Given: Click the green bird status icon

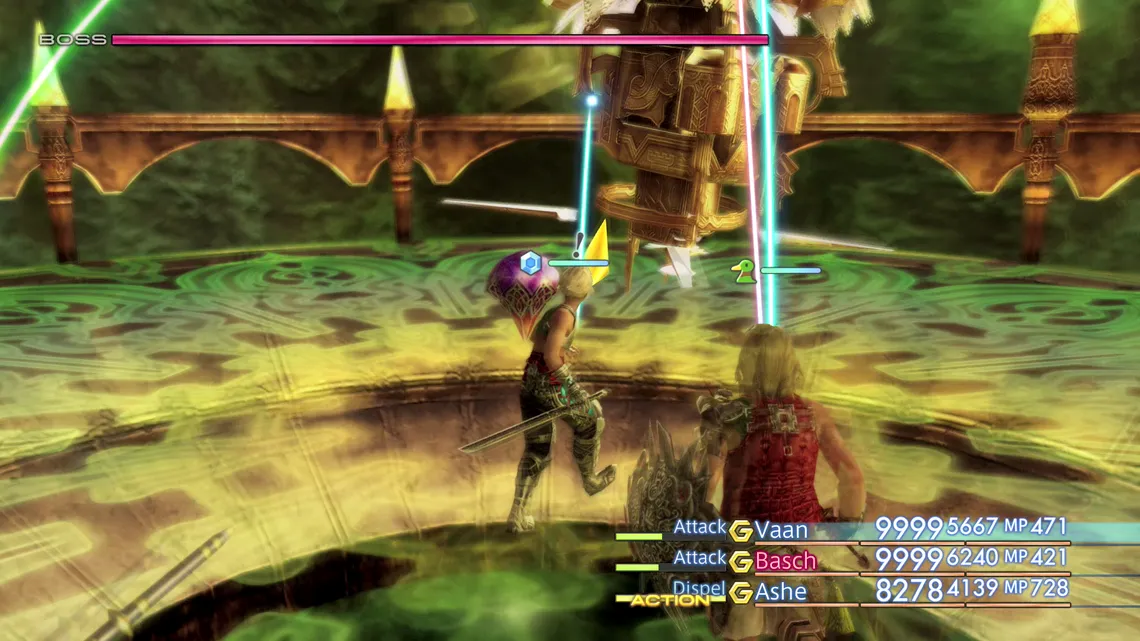Looking at the screenshot, I should click(x=744, y=271).
